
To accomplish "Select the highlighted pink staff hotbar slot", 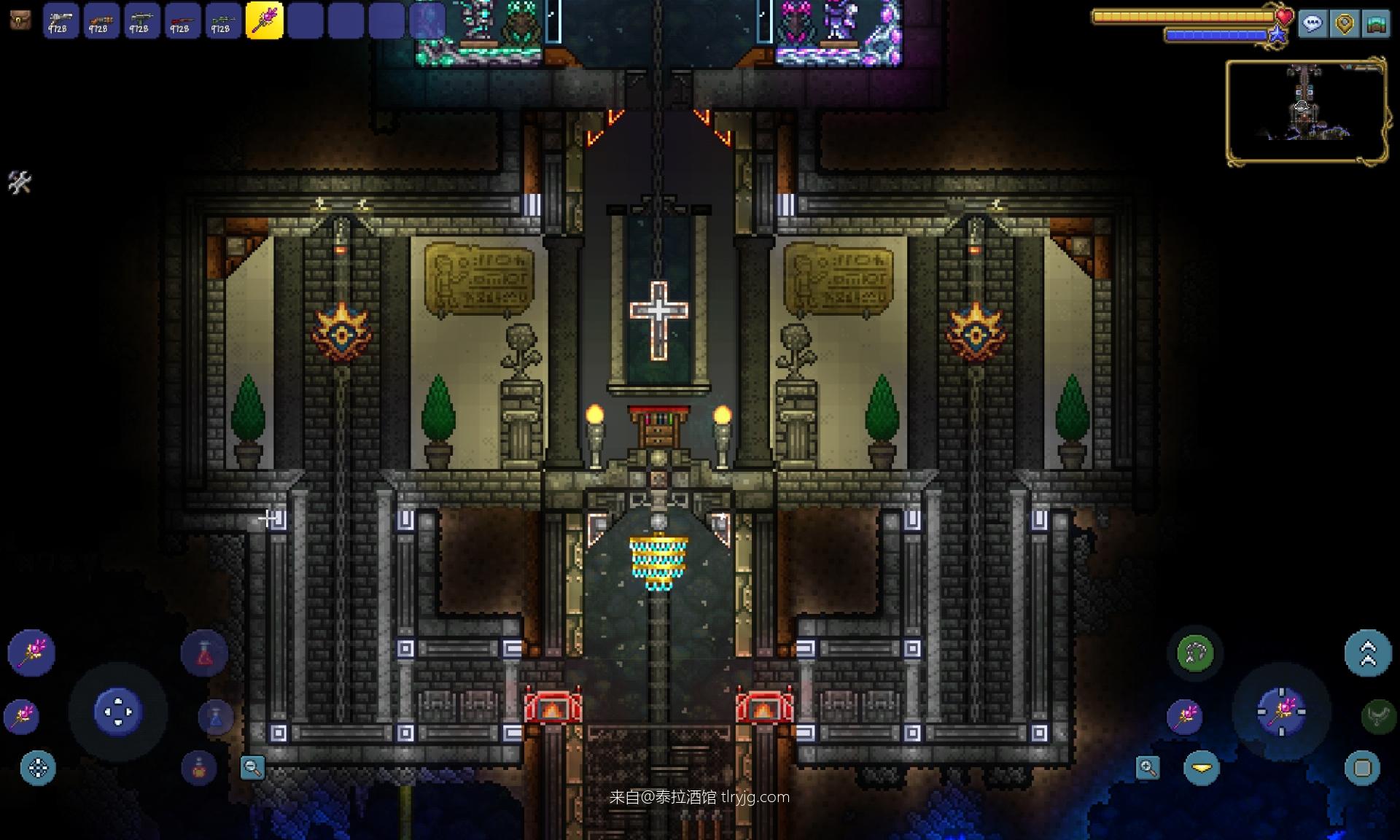I will click(x=264, y=20).
